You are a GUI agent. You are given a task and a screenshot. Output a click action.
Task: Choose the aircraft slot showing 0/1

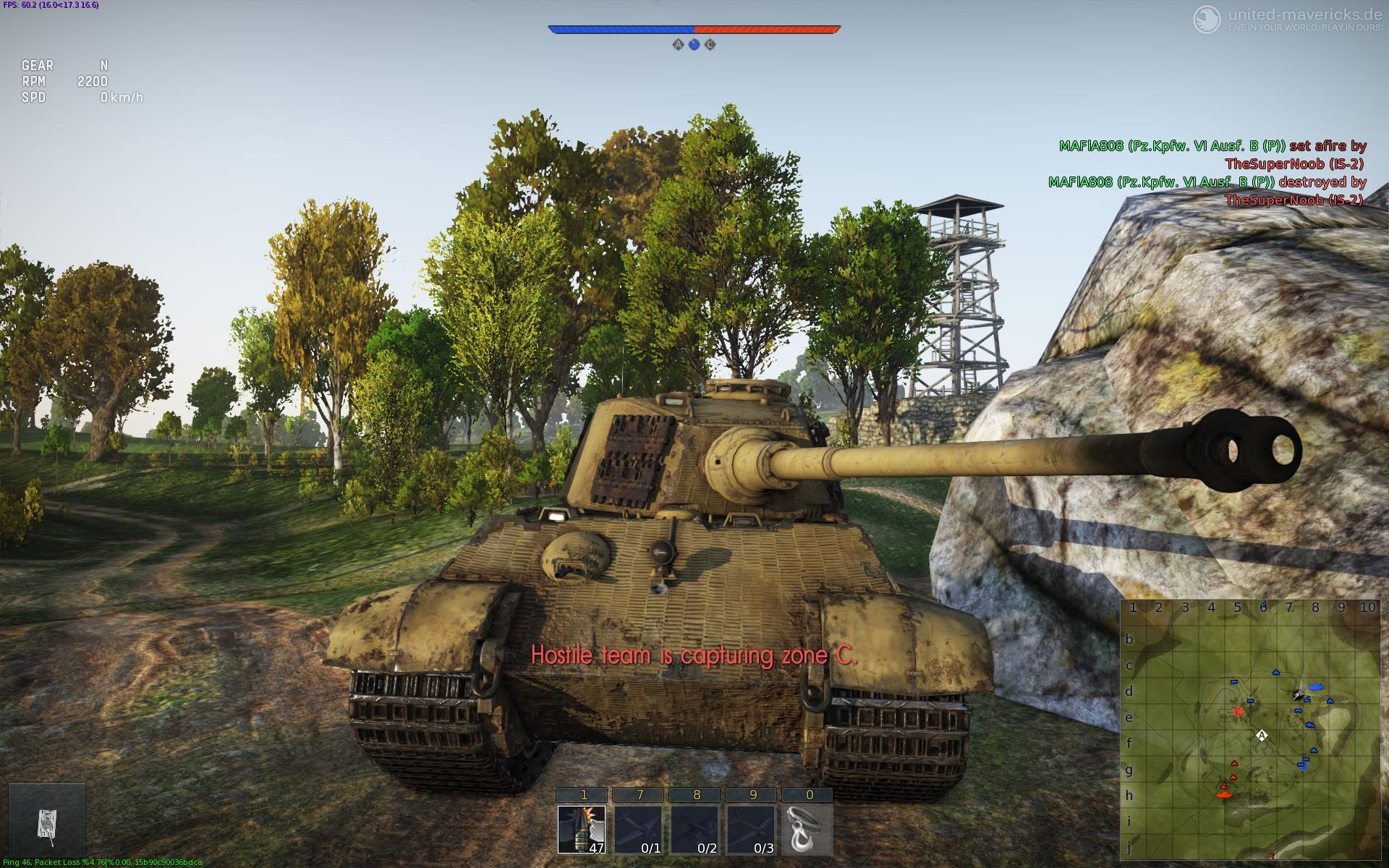click(637, 829)
